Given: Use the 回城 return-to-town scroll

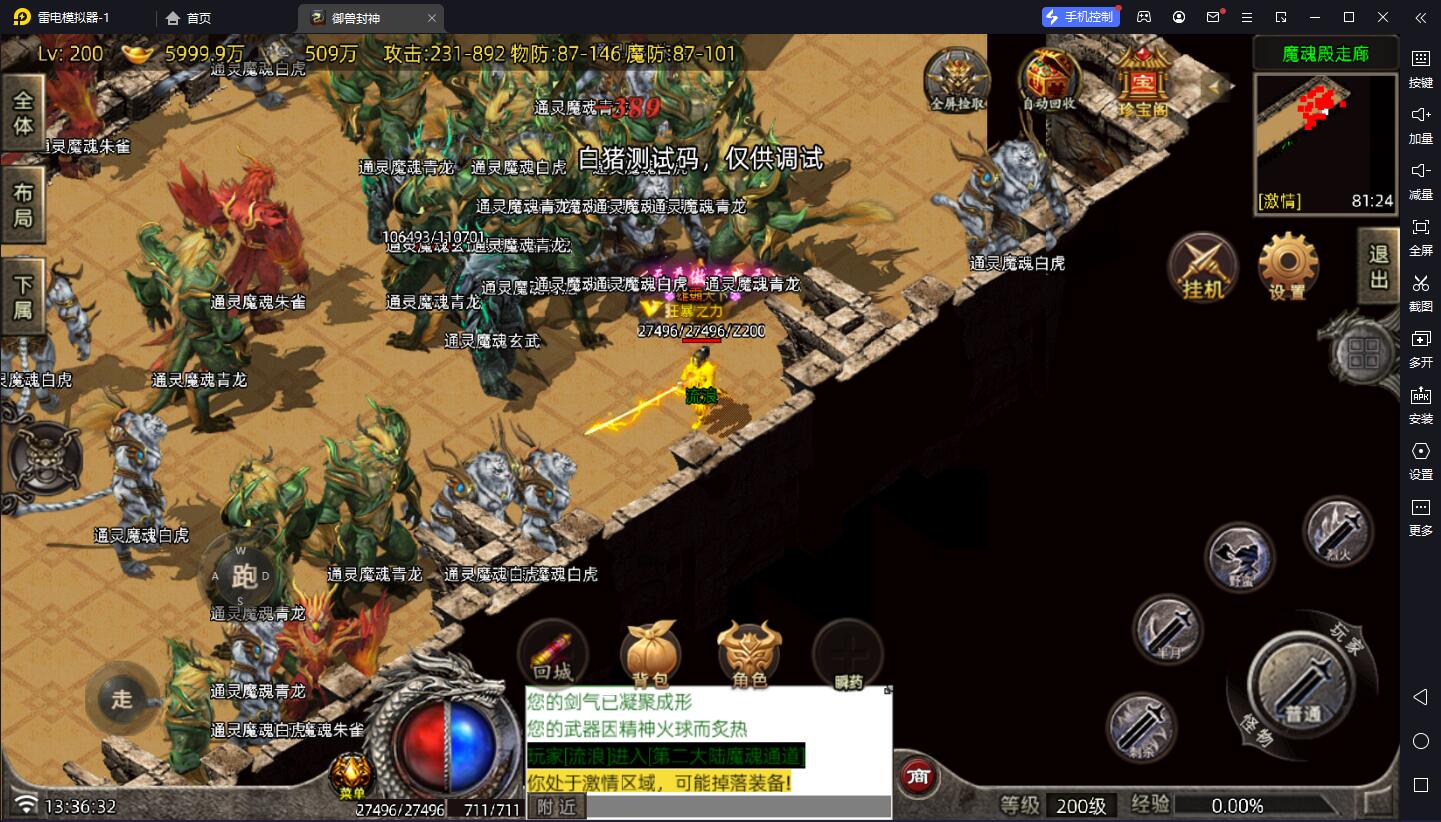Looking at the screenshot, I should tap(552, 655).
